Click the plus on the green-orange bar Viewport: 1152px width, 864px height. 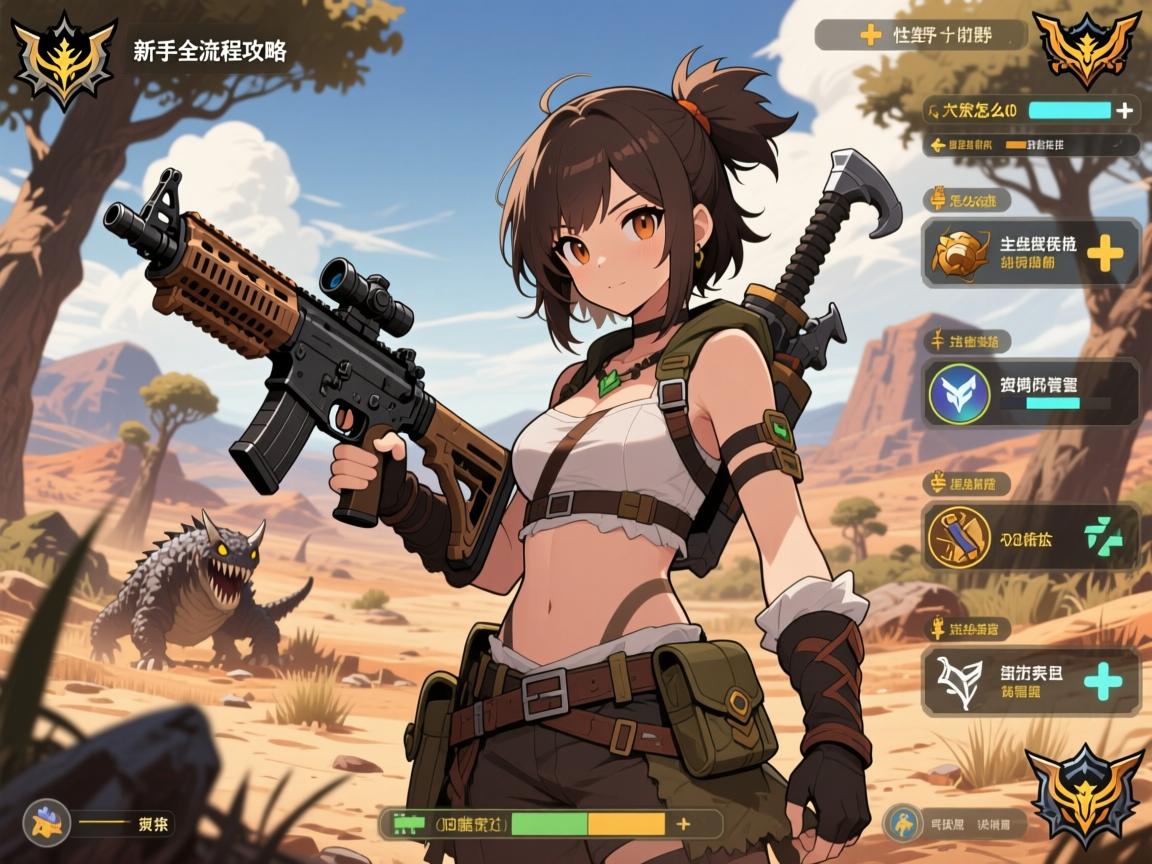pos(683,824)
